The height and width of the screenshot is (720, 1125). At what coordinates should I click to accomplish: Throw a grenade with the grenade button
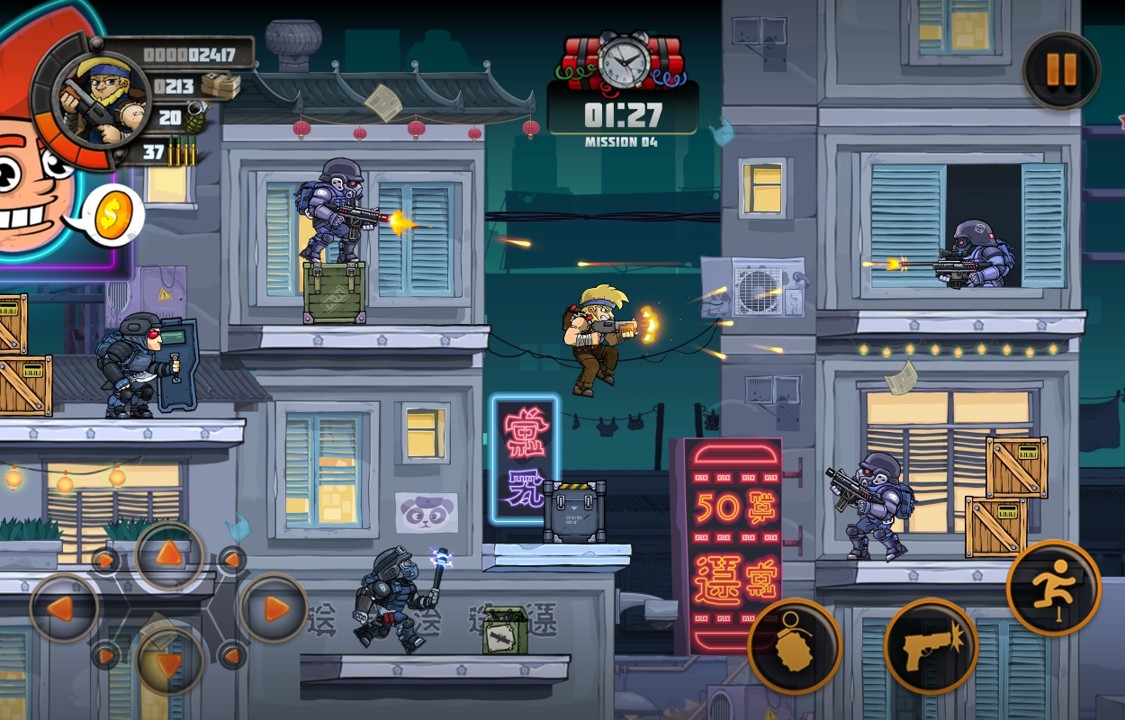tap(795, 646)
